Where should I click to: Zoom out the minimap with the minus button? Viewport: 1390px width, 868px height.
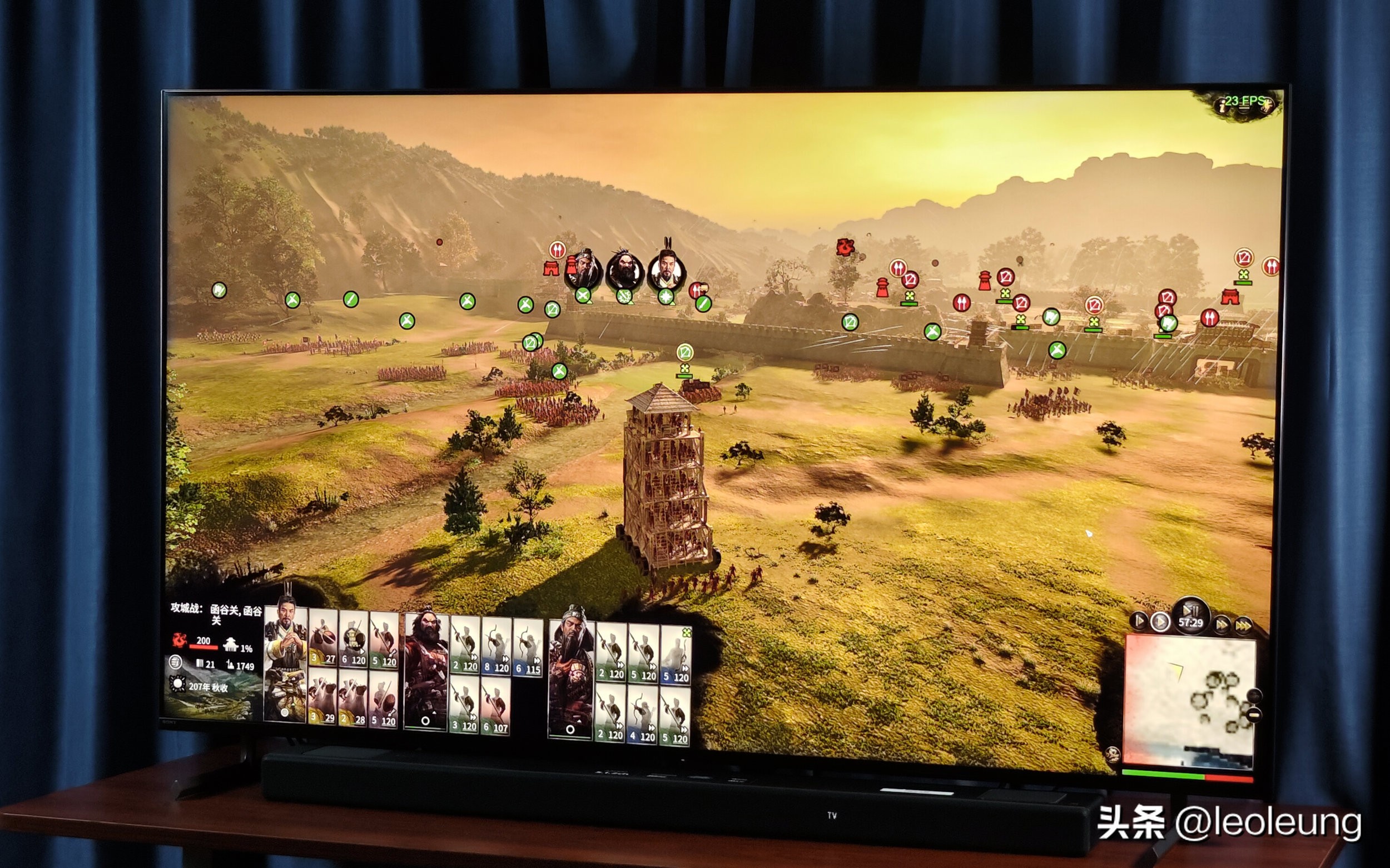pyautogui.click(x=1254, y=715)
